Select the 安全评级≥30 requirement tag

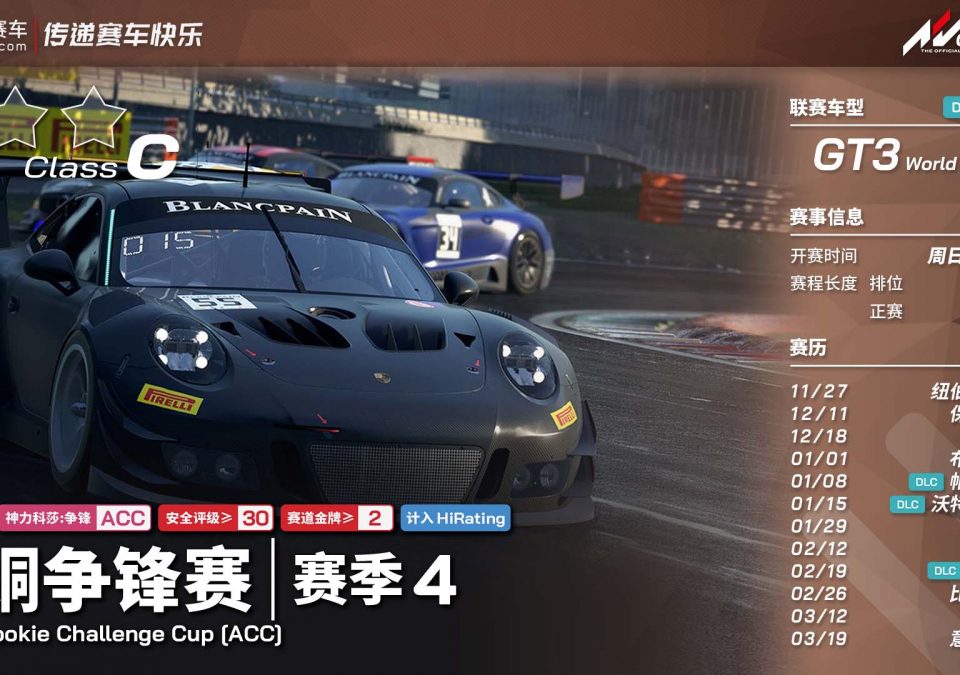[x=215, y=518]
